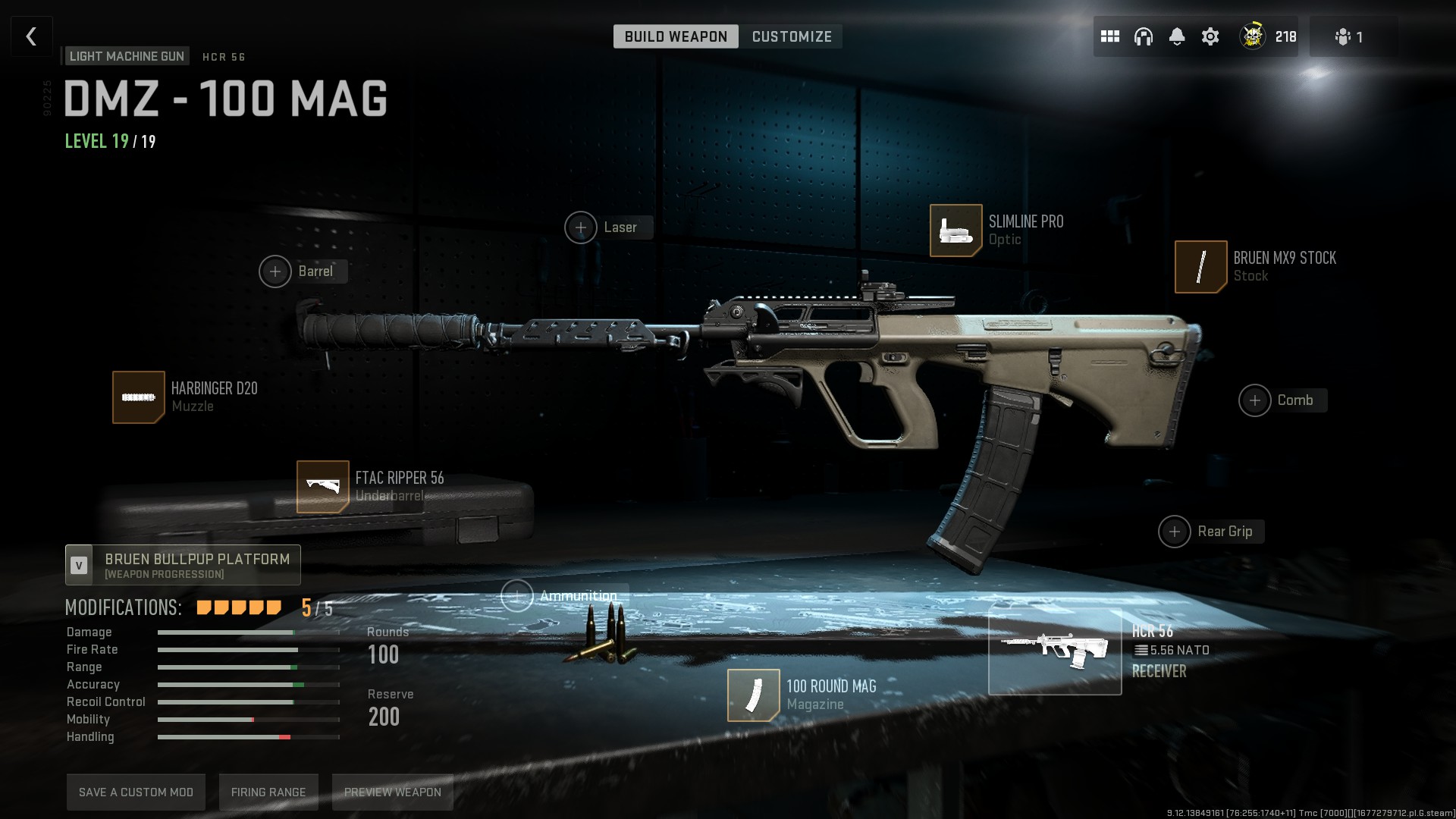Image resolution: width=1456 pixels, height=819 pixels.
Task: Open the Harbinger D20 muzzle slot
Action: (139, 397)
